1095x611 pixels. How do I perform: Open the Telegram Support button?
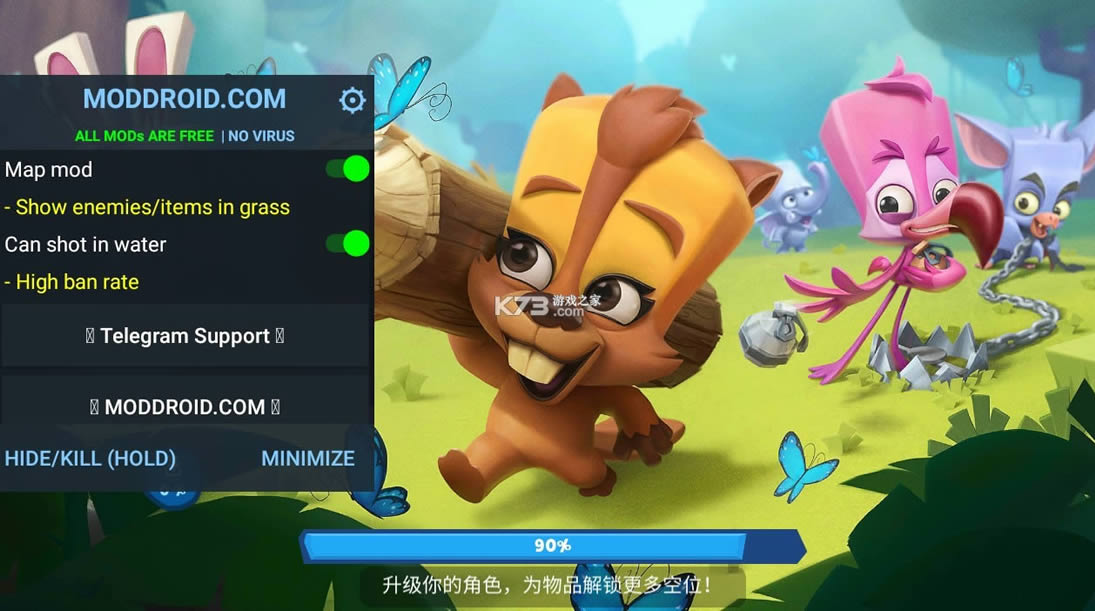click(x=185, y=336)
